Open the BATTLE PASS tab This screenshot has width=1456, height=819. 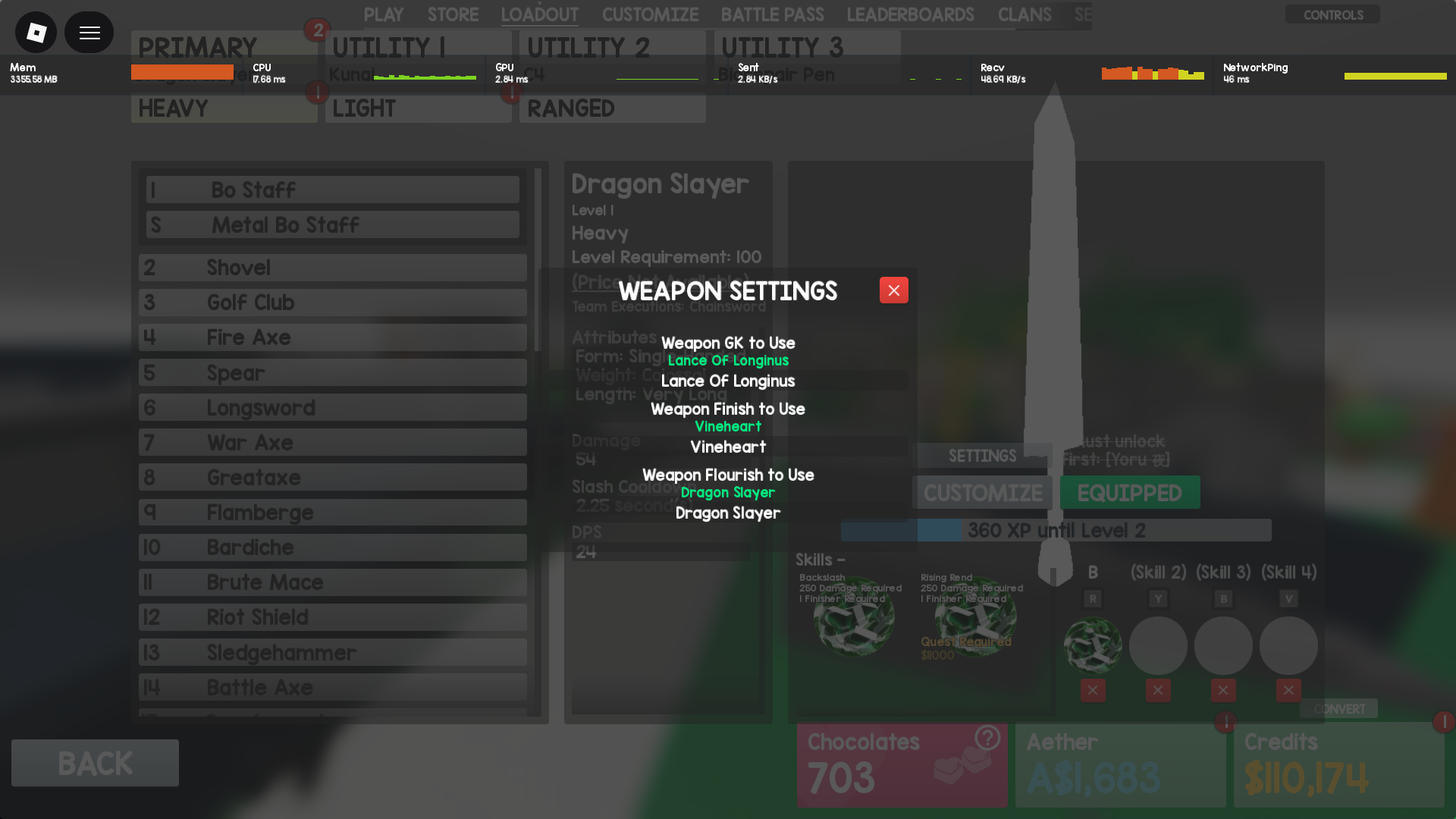point(772,14)
